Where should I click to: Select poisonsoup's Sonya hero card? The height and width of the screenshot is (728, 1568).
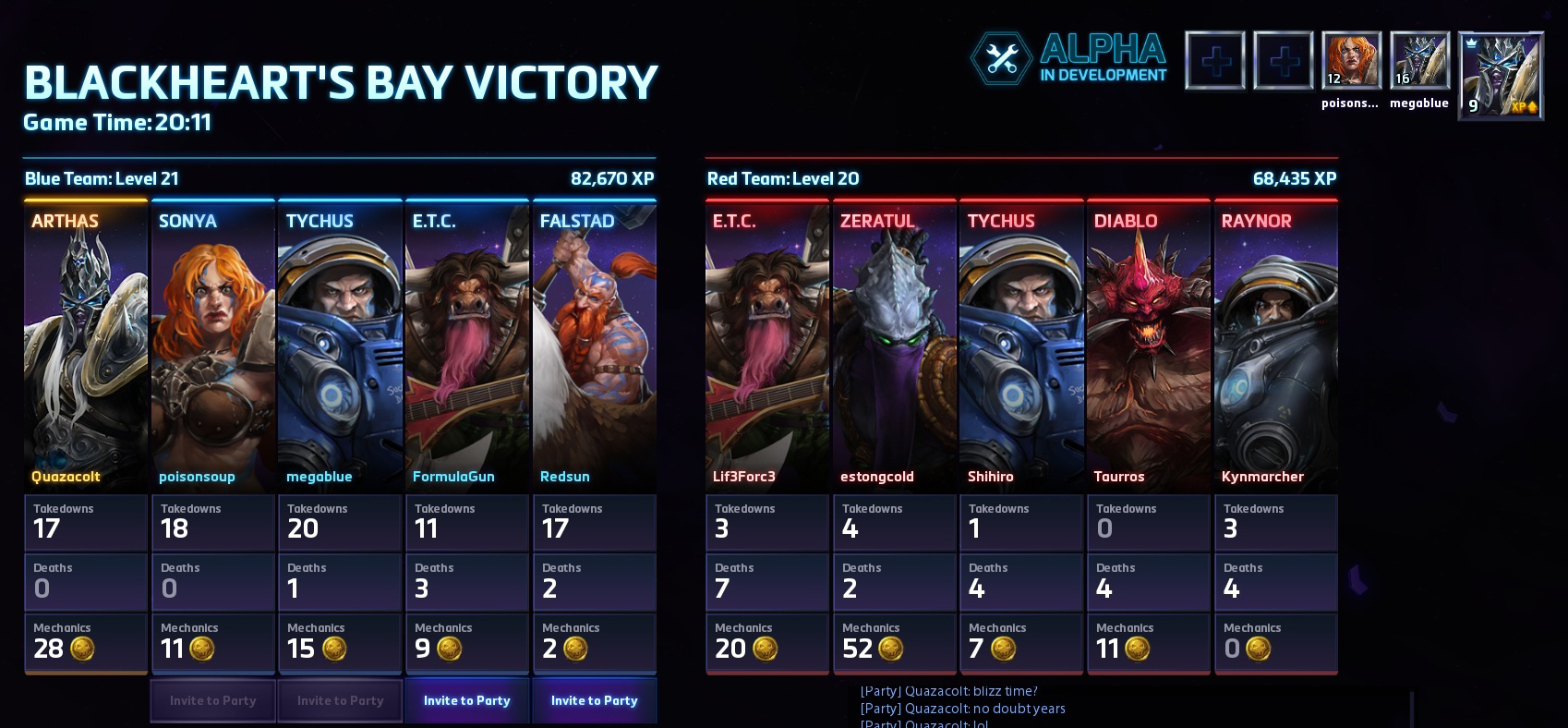coord(213,346)
